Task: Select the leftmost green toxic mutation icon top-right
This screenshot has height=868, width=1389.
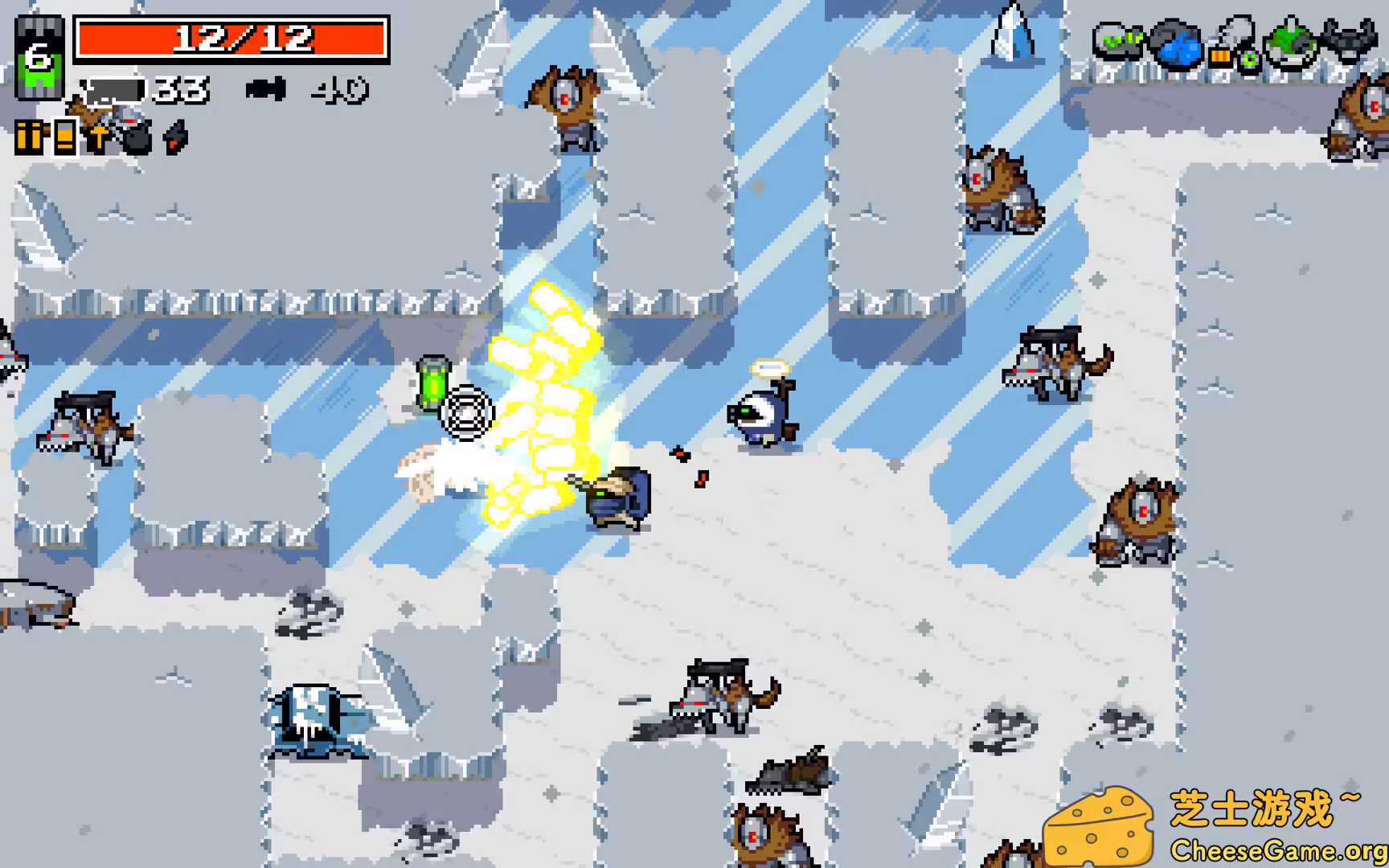Action: coord(1119,42)
